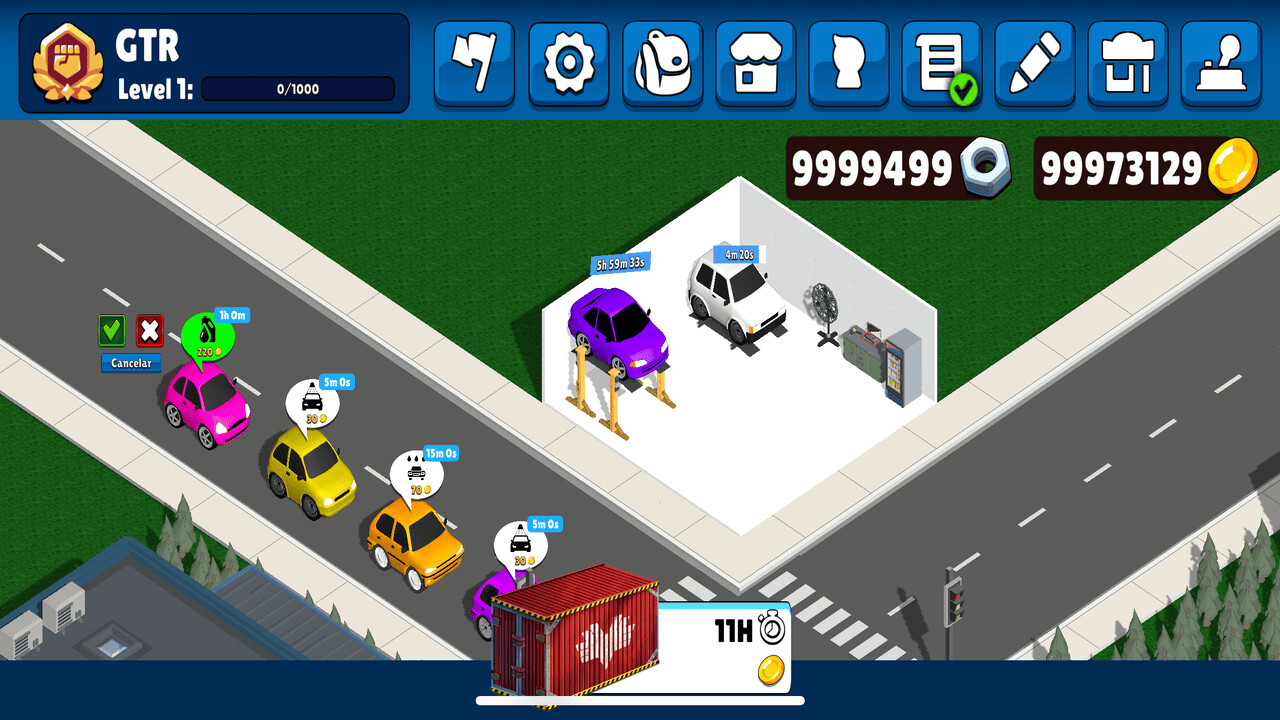
Task: Open the backpack inventory
Action: [x=661, y=63]
